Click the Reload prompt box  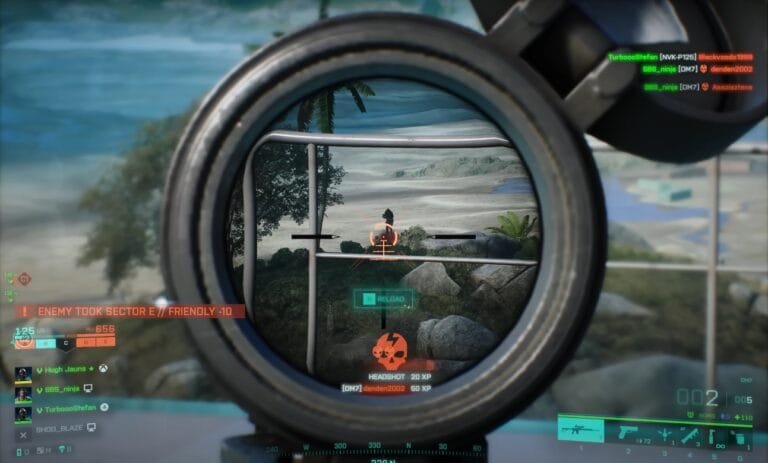[382, 298]
